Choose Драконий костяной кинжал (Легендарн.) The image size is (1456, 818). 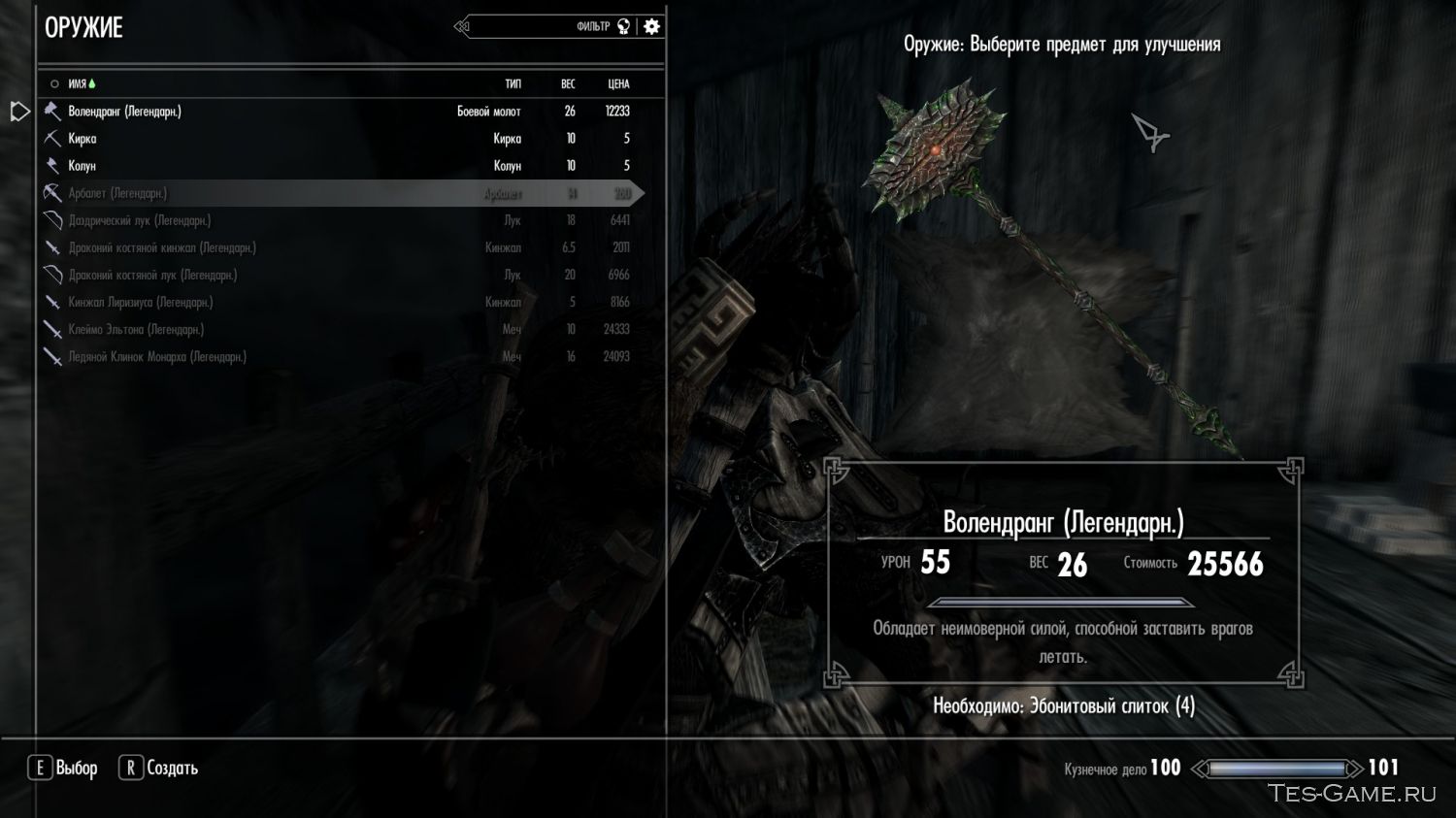click(162, 247)
